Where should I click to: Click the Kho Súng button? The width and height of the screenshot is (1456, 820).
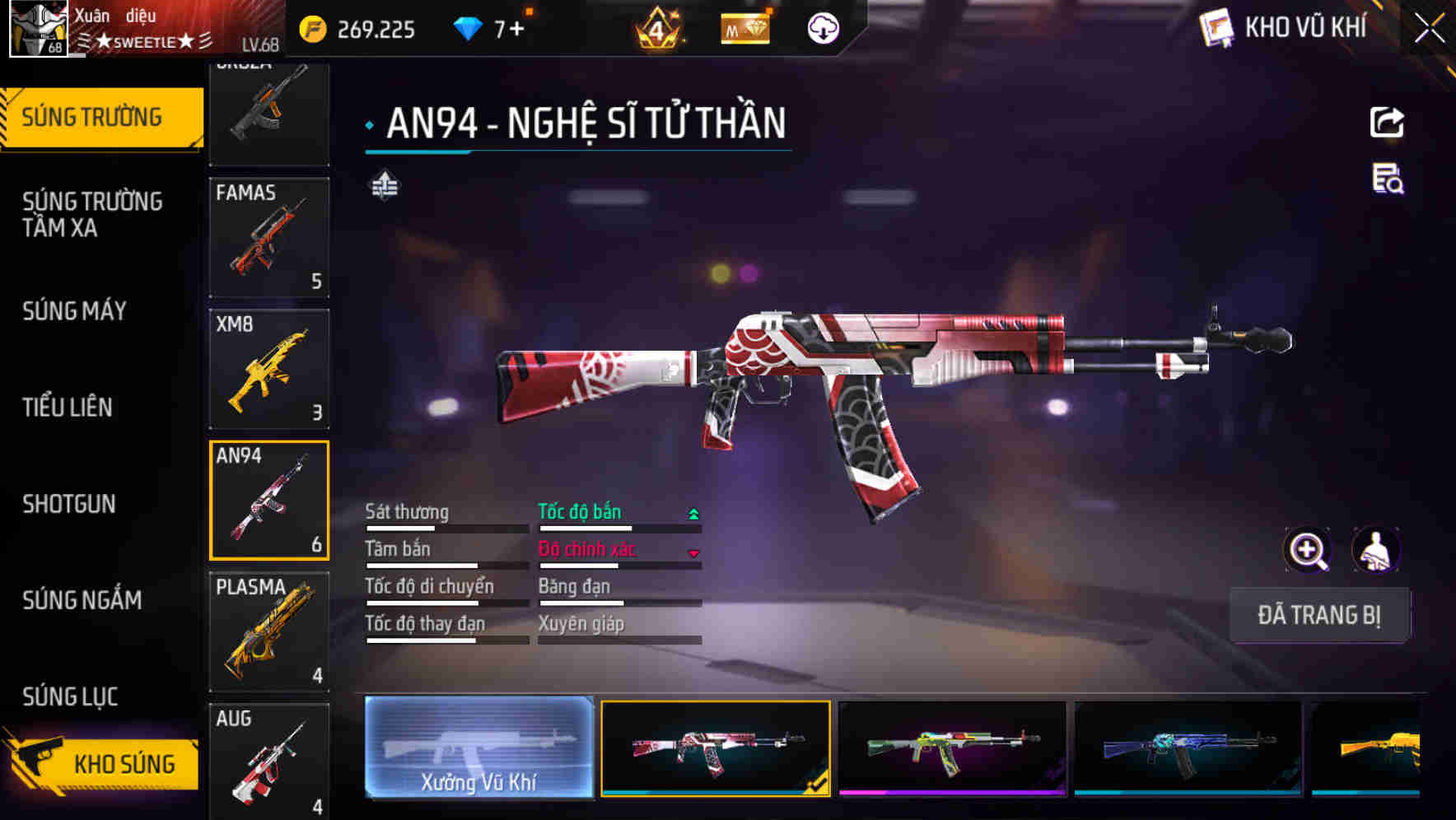pyautogui.click(x=107, y=764)
